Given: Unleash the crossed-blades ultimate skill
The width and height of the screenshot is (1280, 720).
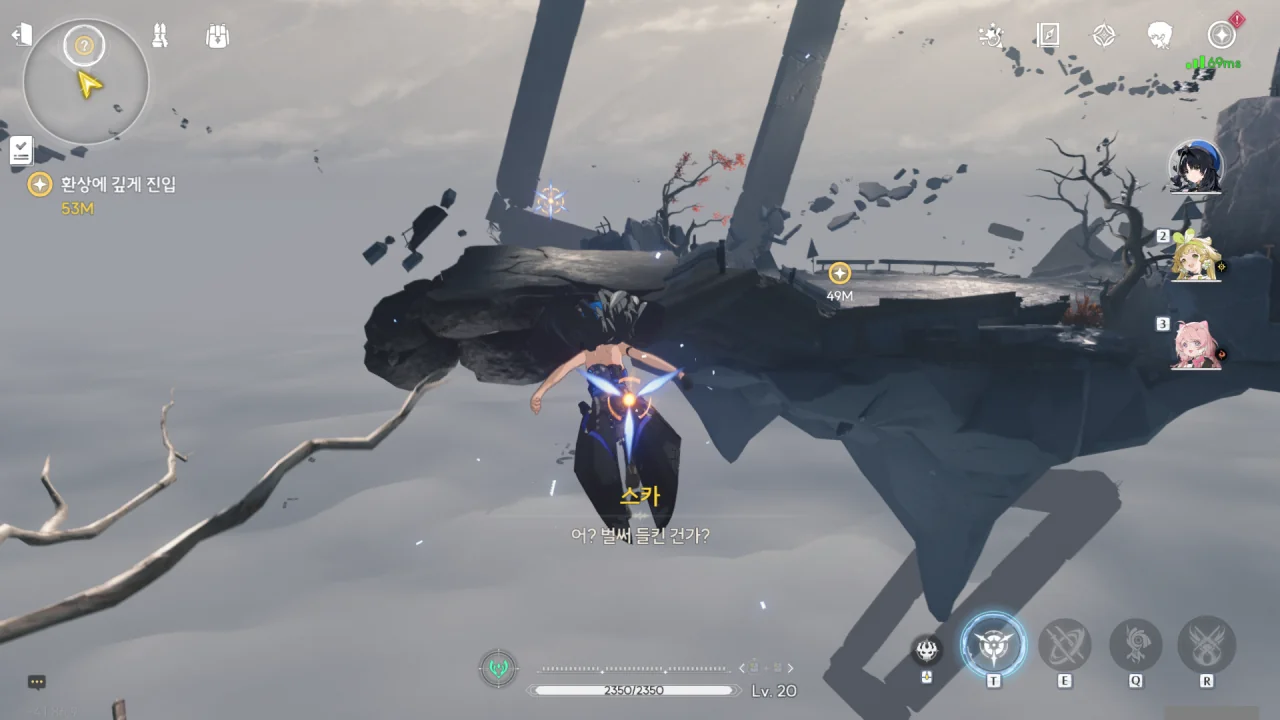Looking at the screenshot, I should (x=1207, y=645).
